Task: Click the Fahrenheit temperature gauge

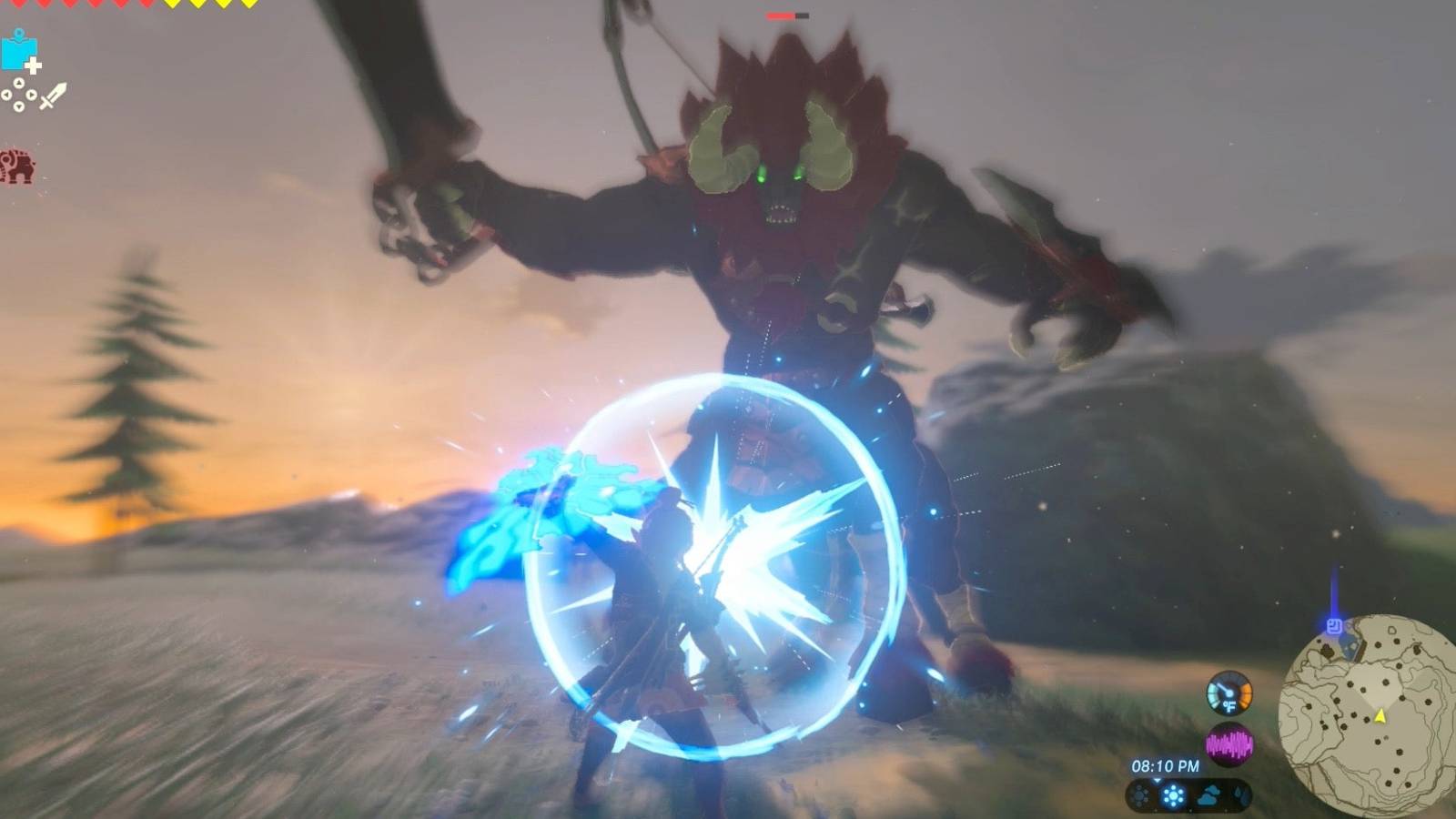Action: [1229, 694]
